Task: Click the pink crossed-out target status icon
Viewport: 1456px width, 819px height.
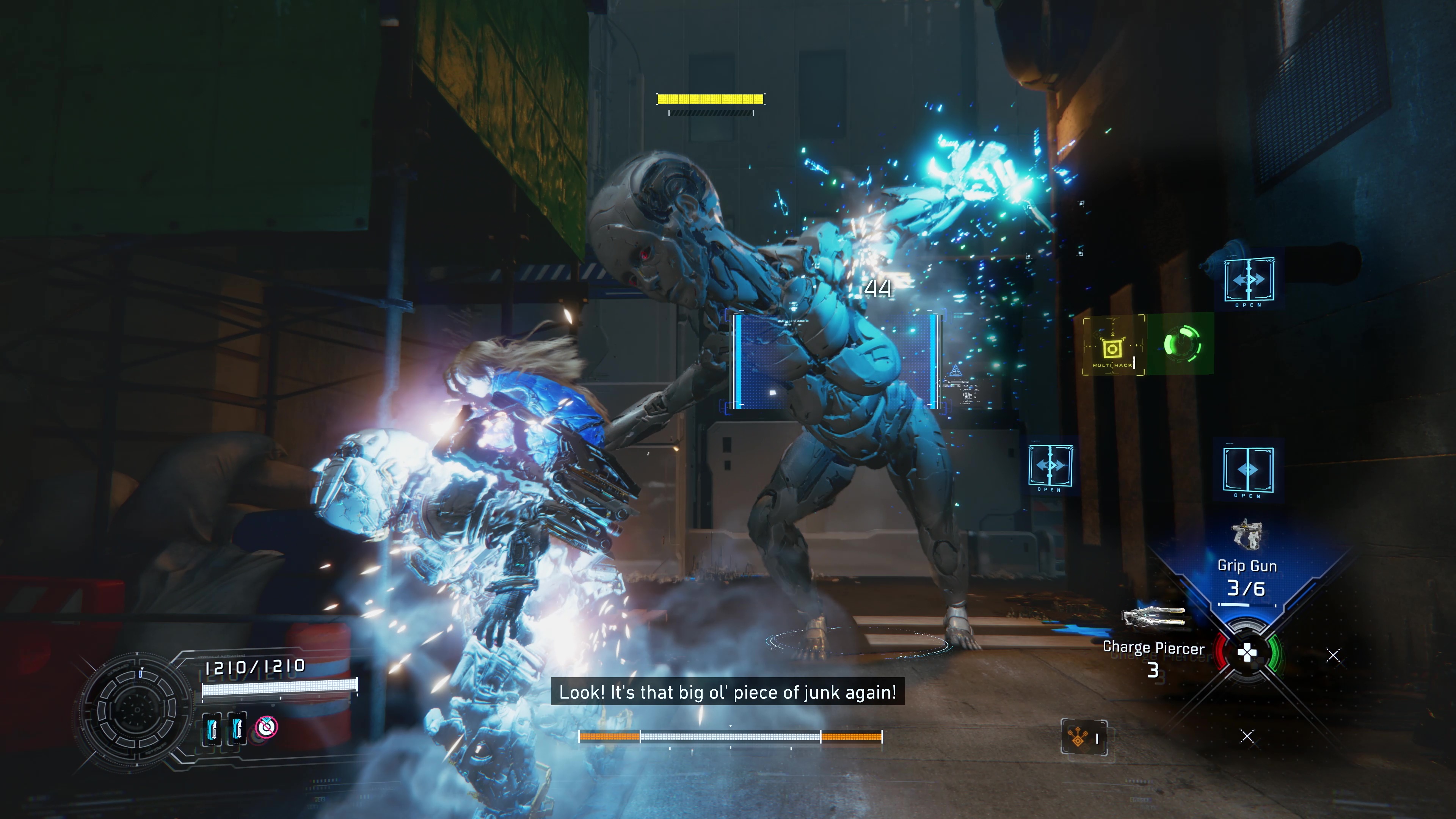Action: point(266,727)
